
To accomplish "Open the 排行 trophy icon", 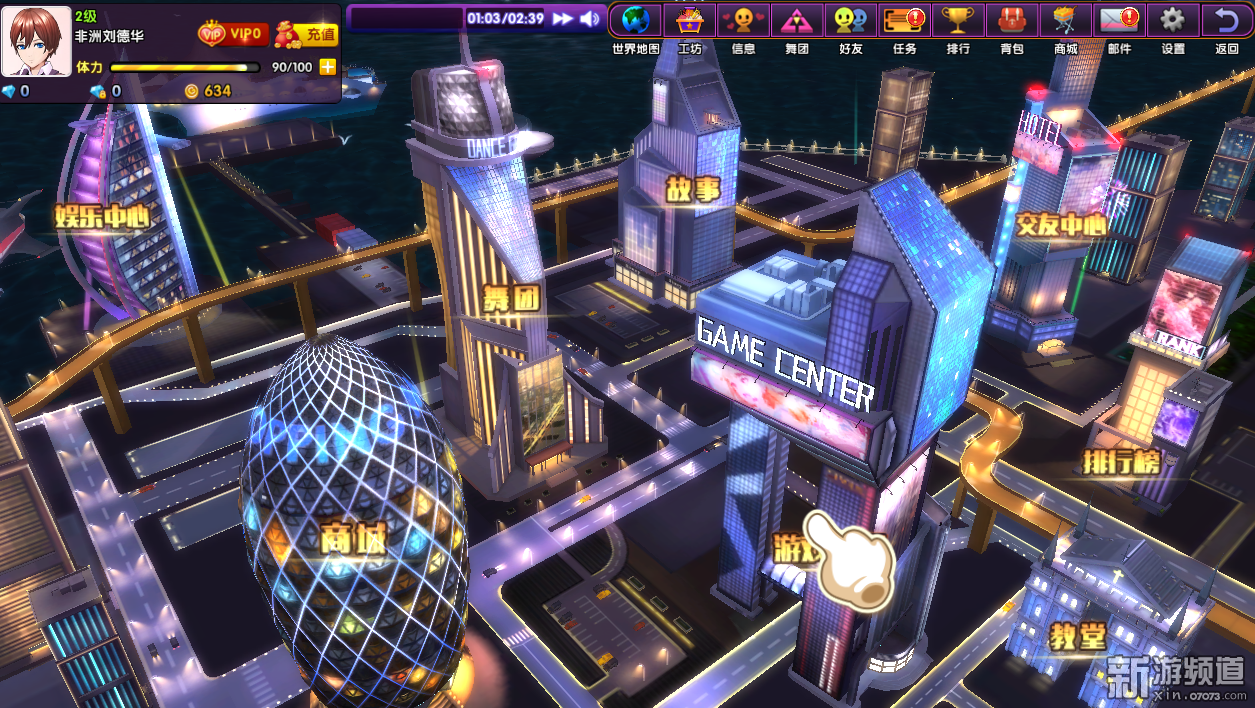I will point(958,20).
